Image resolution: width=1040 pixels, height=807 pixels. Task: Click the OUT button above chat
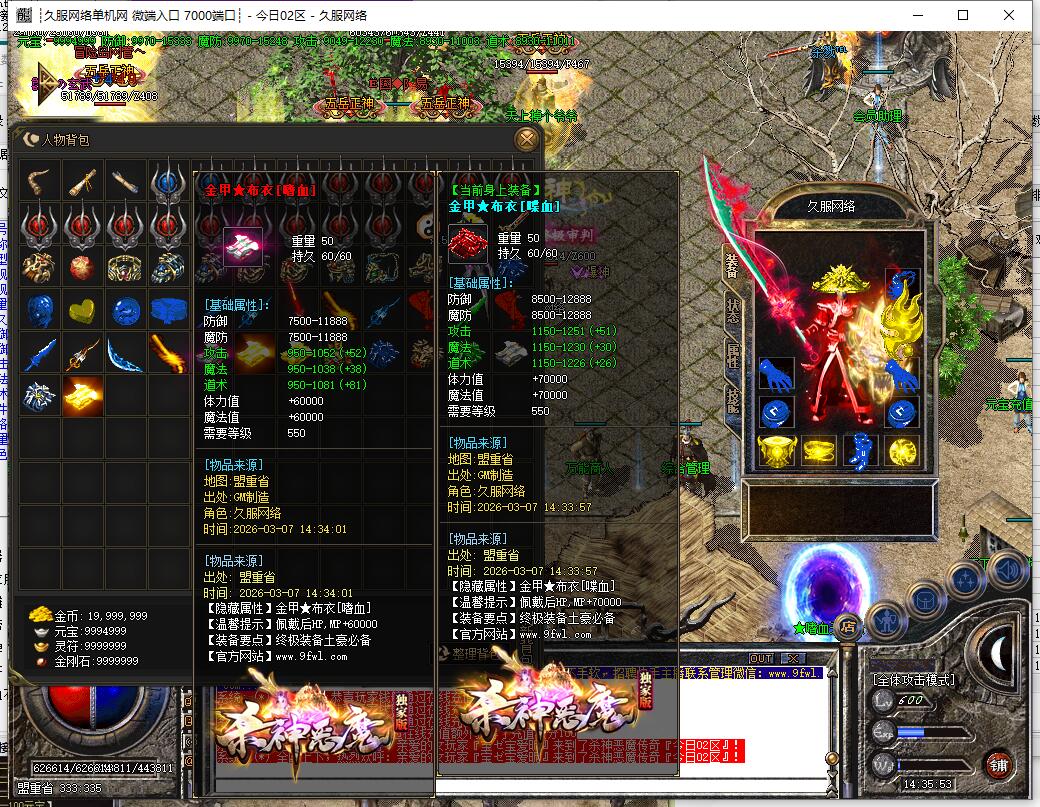click(x=762, y=658)
